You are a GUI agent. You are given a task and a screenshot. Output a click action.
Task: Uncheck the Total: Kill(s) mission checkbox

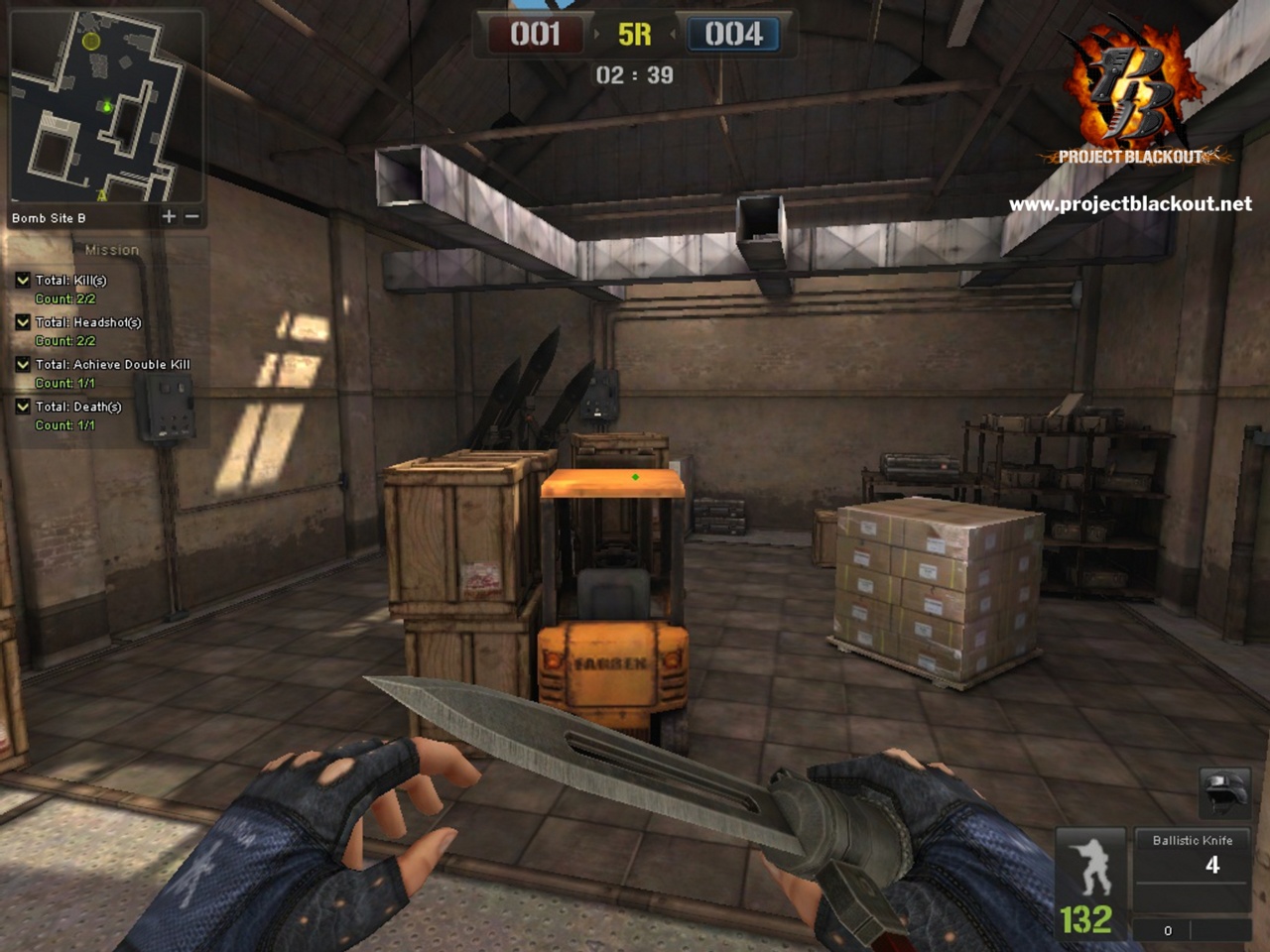[21, 281]
